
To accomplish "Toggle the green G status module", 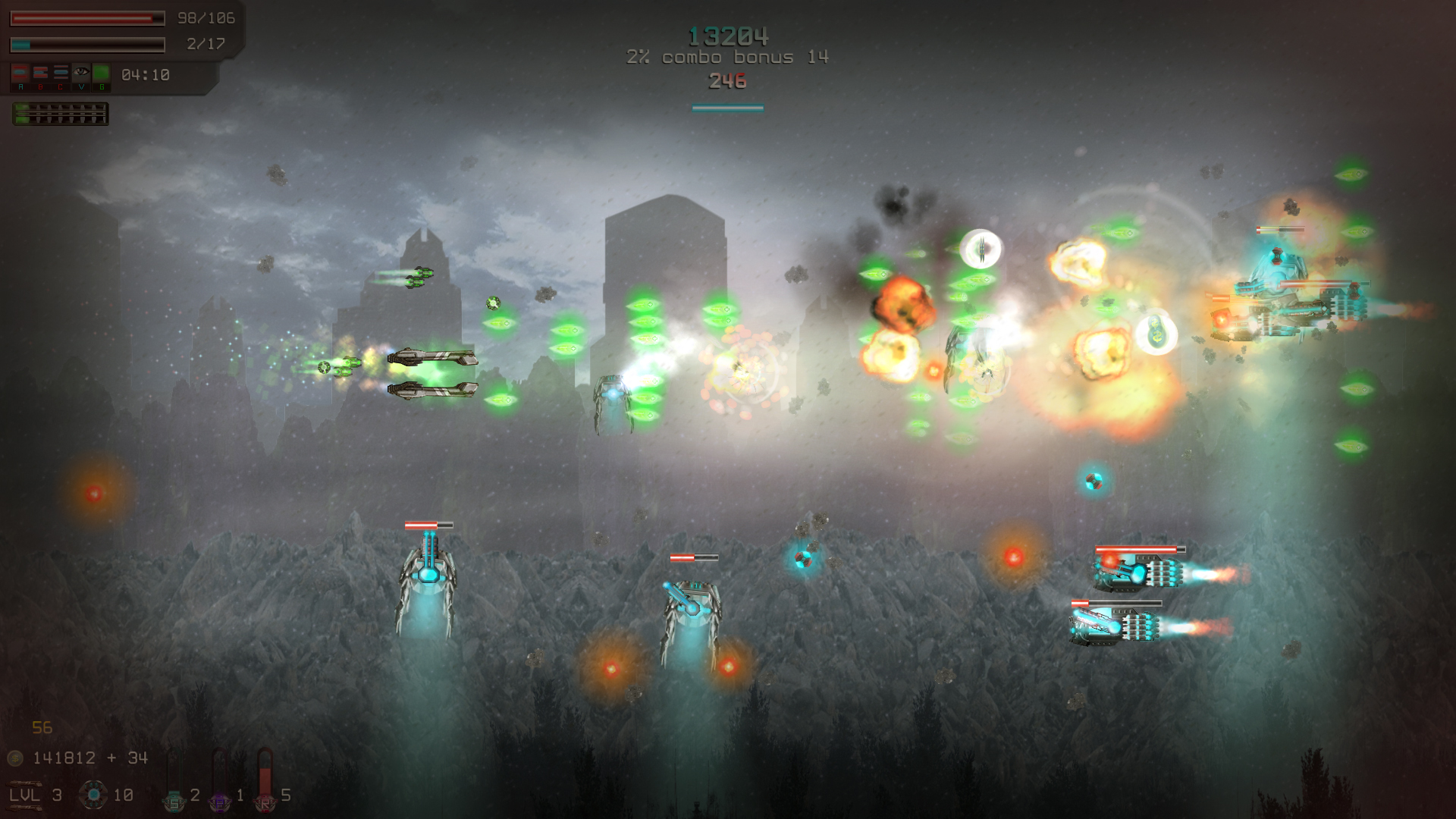I will click(102, 72).
